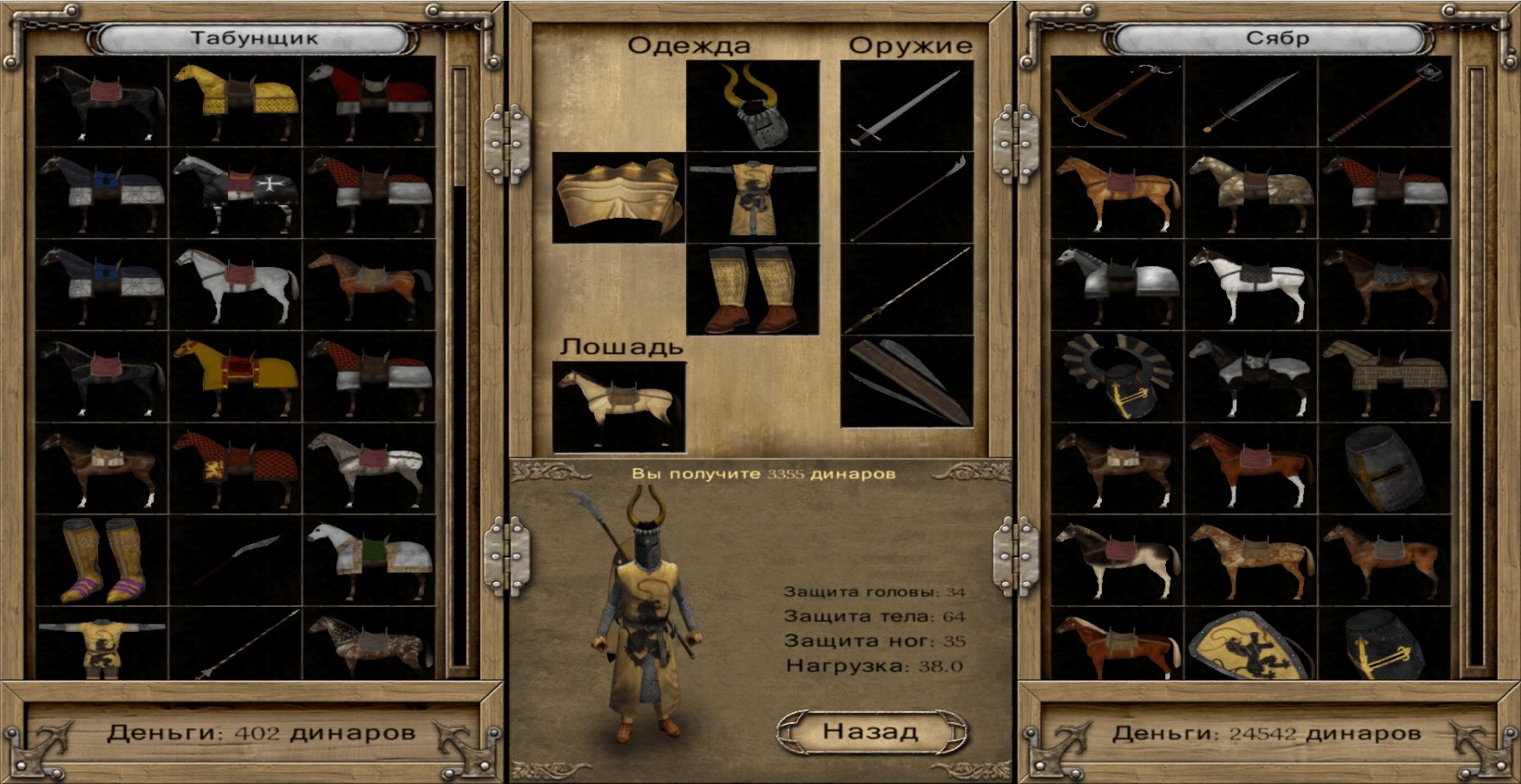The width and height of the screenshot is (1521, 784).
Task: Select the equipped yellow surcoat body armor
Action: [752, 198]
